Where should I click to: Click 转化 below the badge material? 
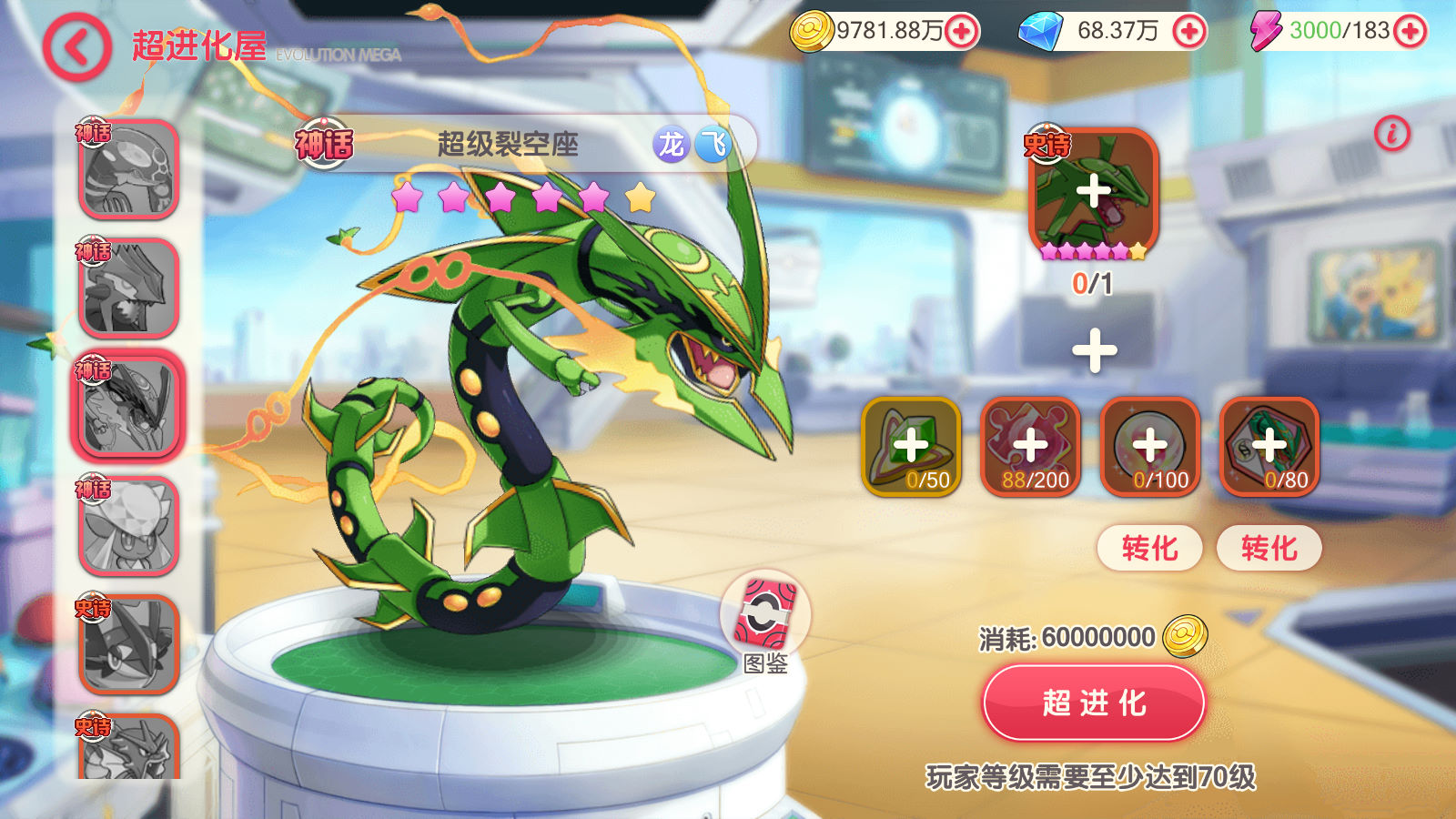(x=1269, y=548)
